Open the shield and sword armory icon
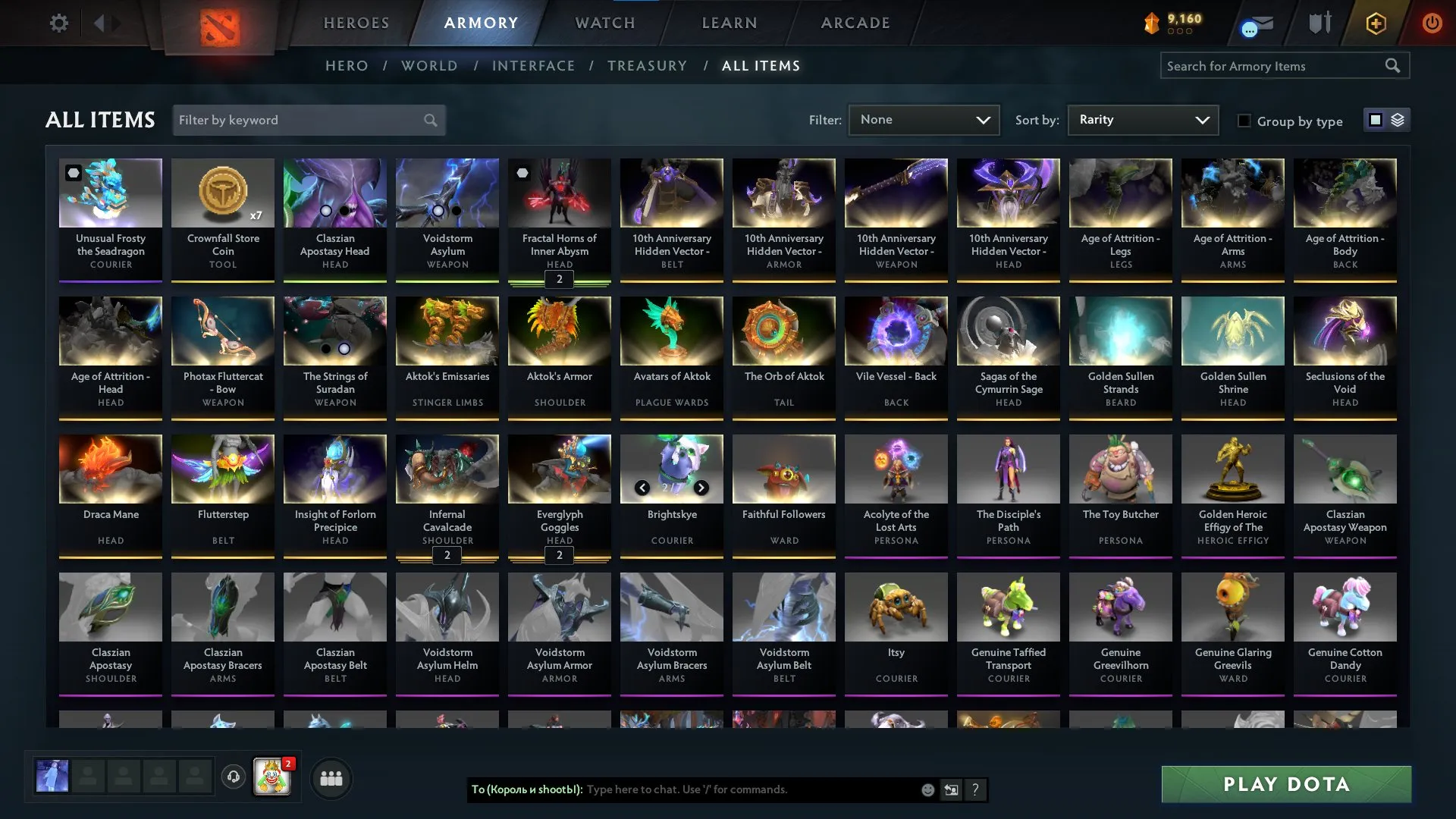Image resolution: width=1456 pixels, height=819 pixels. pos(1319,23)
